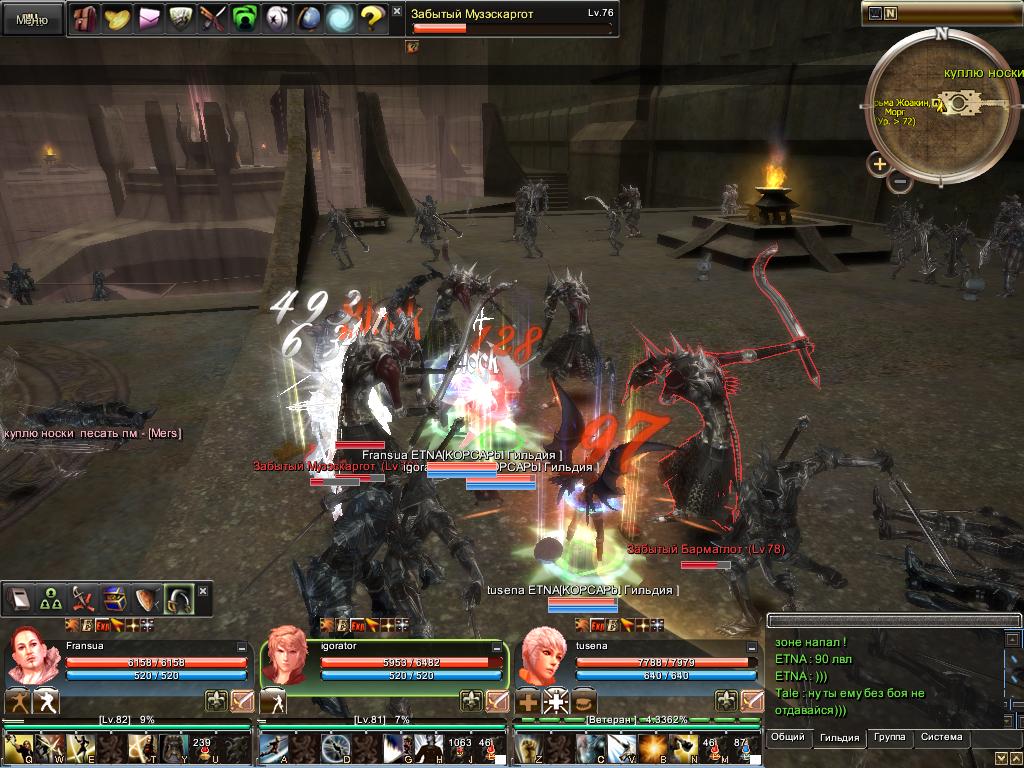
Task: Open the Система chat tab
Action: [941, 738]
